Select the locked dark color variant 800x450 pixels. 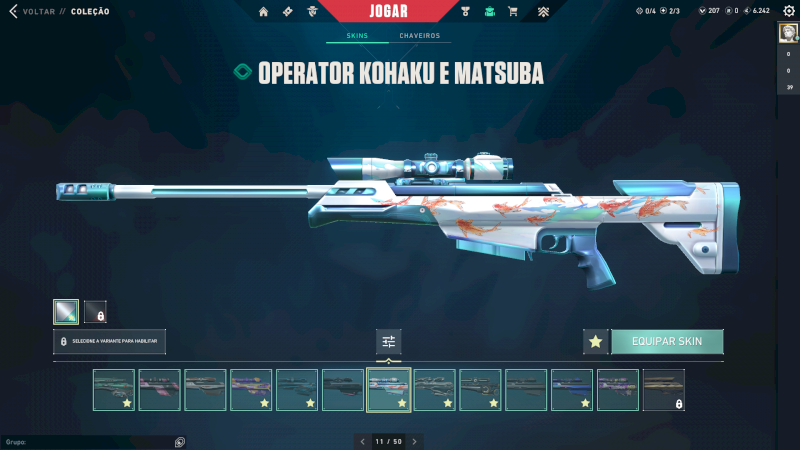tap(96, 312)
